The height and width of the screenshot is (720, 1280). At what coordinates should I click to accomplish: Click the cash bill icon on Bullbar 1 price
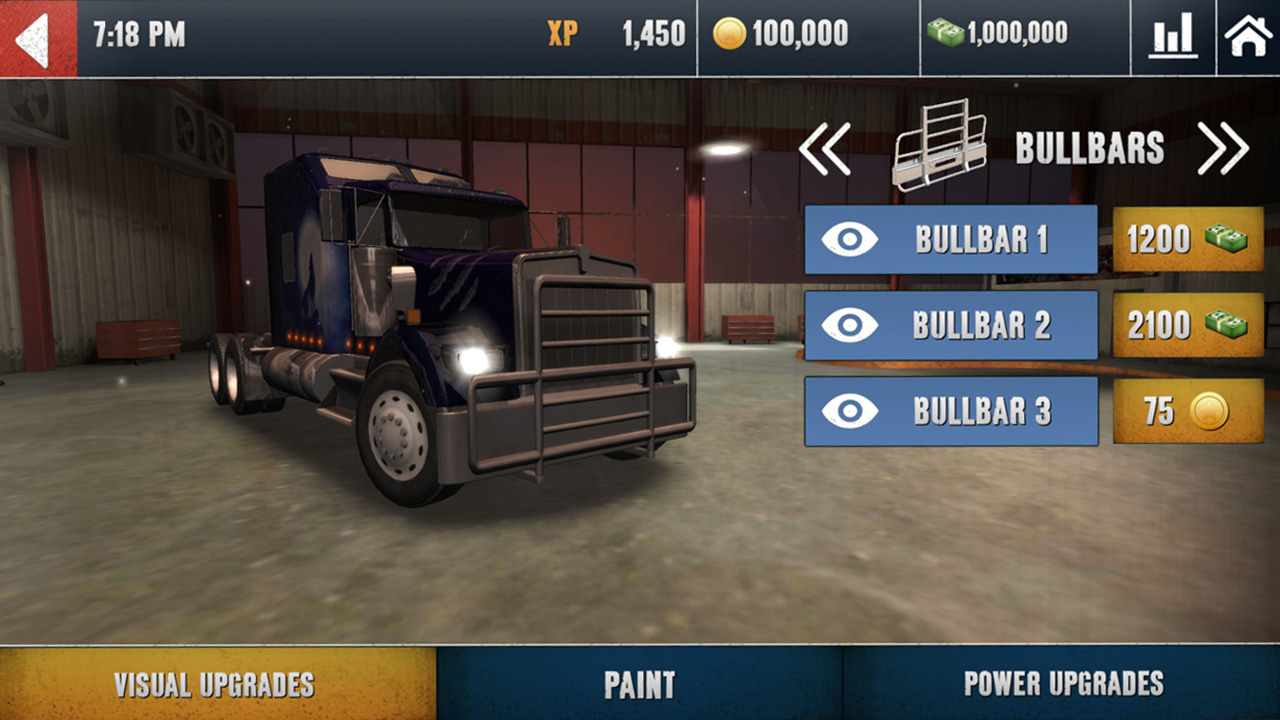(x=1227, y=240)
